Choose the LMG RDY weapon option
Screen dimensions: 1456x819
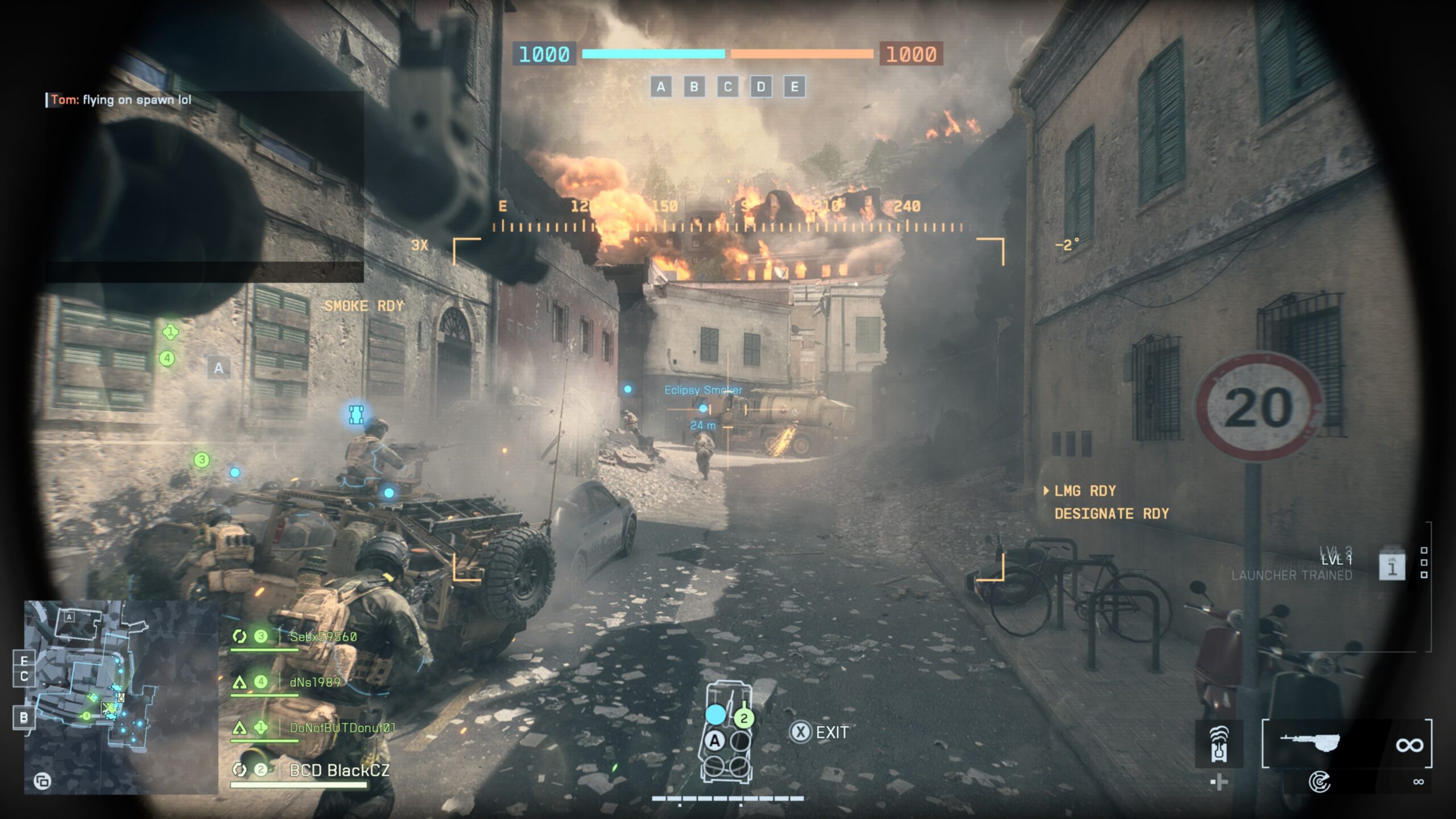[1085, 491]
